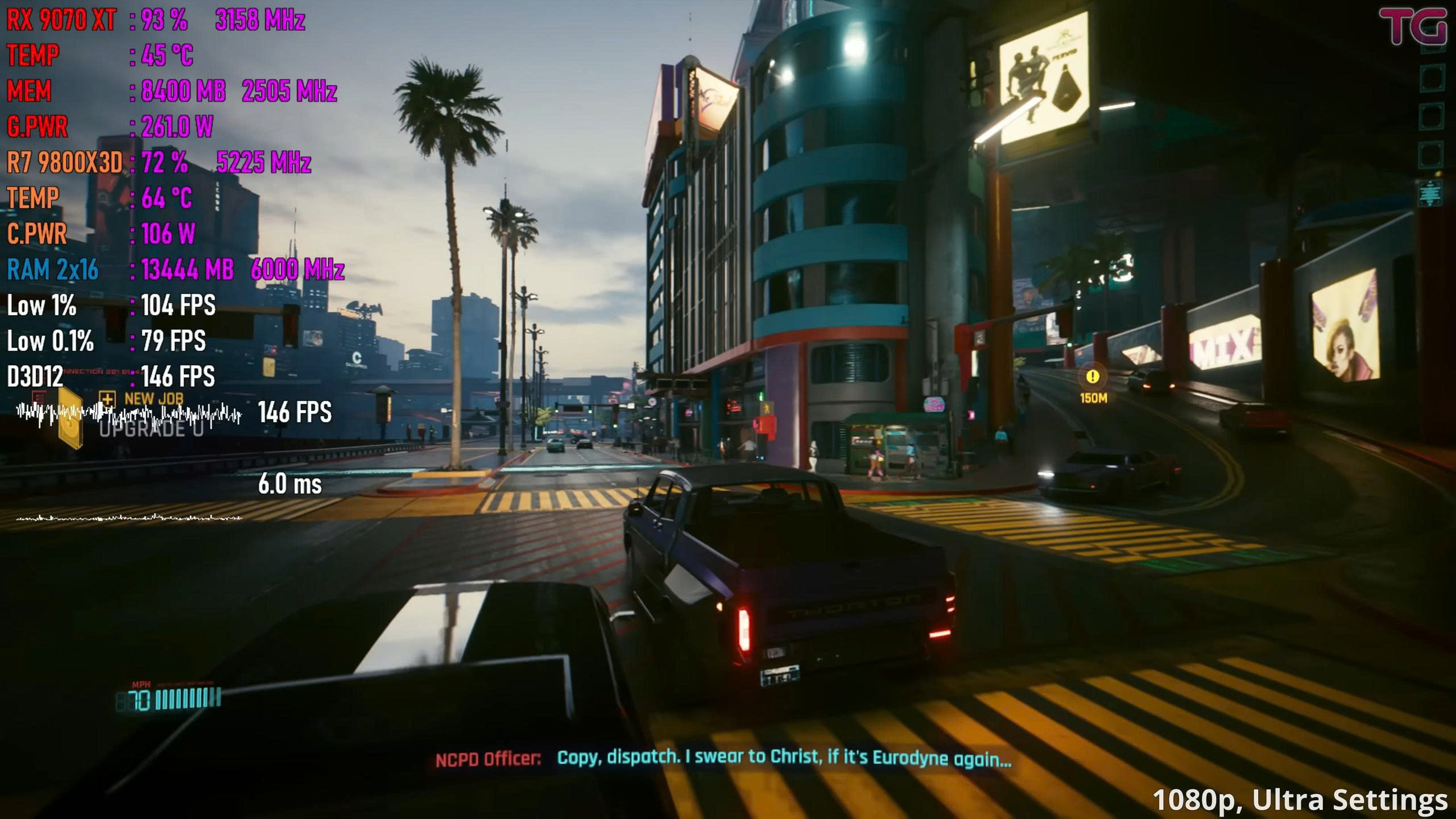Click the glowing cyan icon in the right-edge column
The width and height of the screenshot is (1456, 819).
[x=1430, y=193]
